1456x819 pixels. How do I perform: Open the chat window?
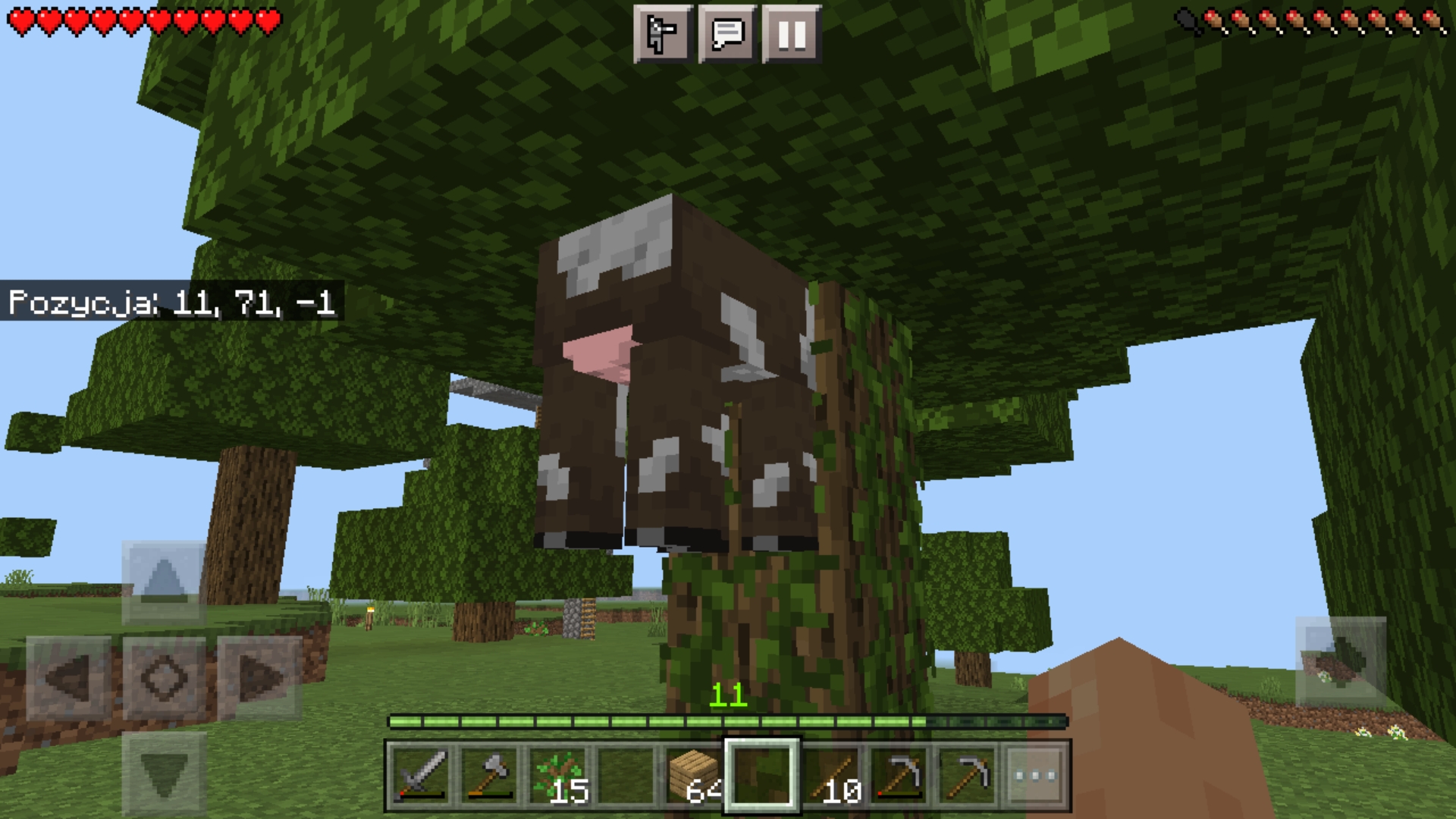click(x=727, y=33)
